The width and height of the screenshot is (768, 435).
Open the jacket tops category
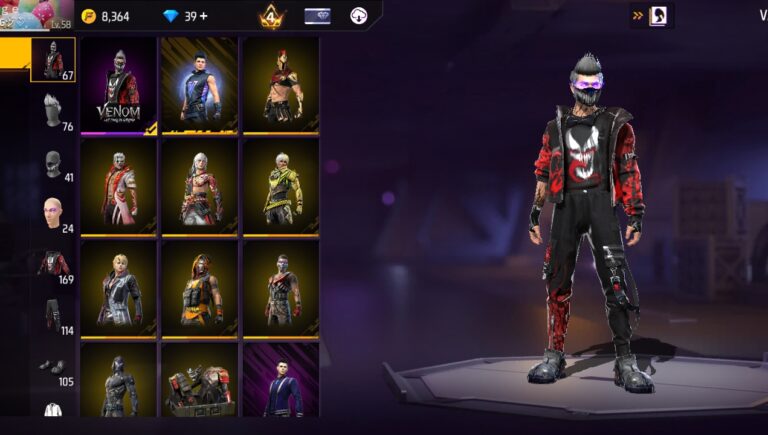click(x=53, y=265)
